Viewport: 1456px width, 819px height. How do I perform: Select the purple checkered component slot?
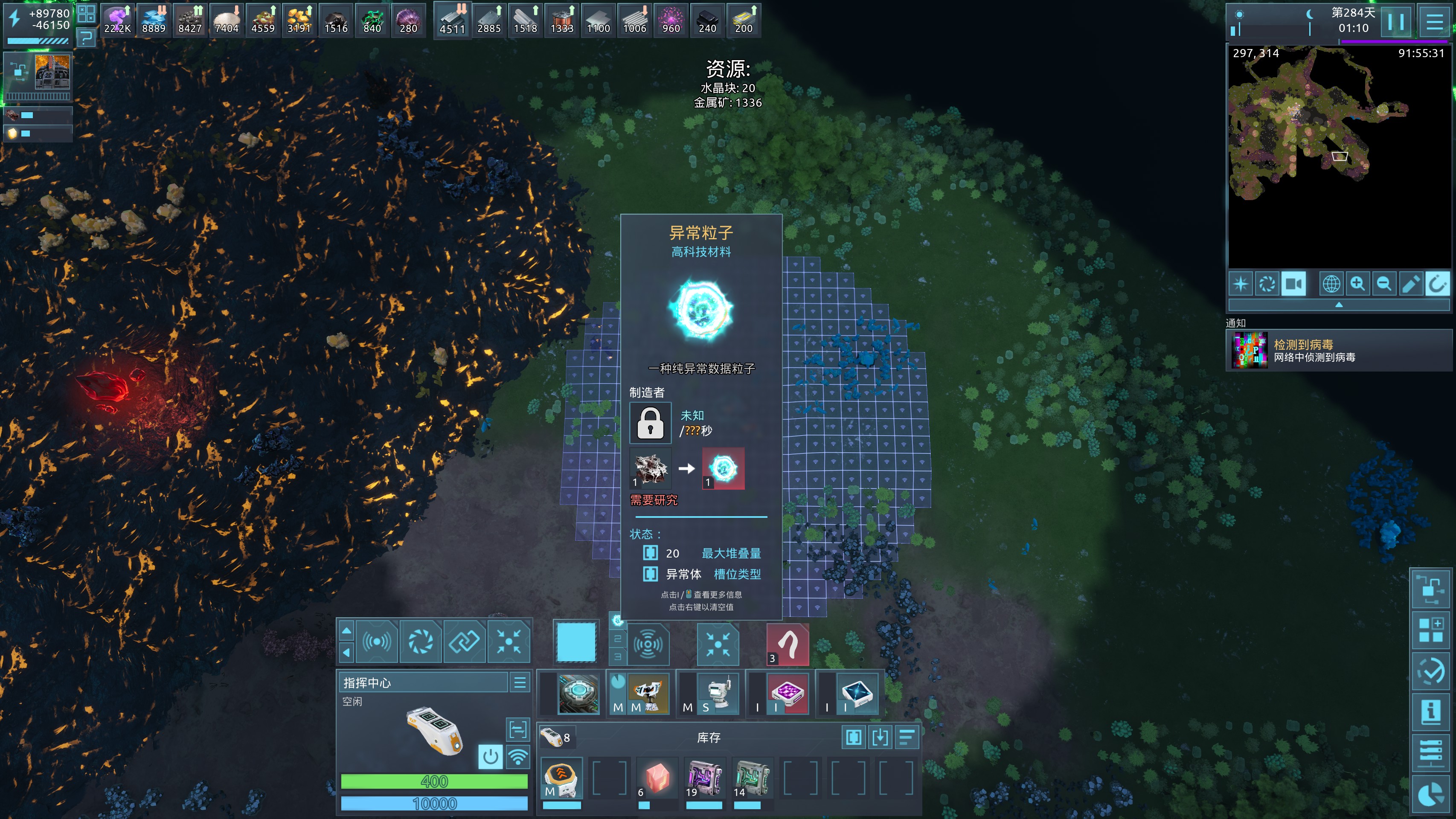(x=788, y=693)
